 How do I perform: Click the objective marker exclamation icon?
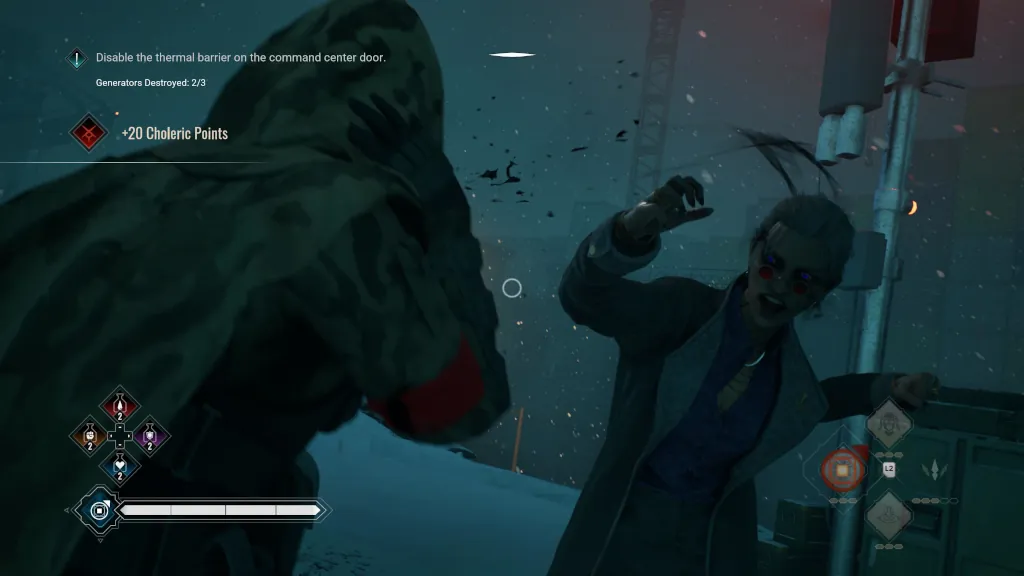[77, 59]
